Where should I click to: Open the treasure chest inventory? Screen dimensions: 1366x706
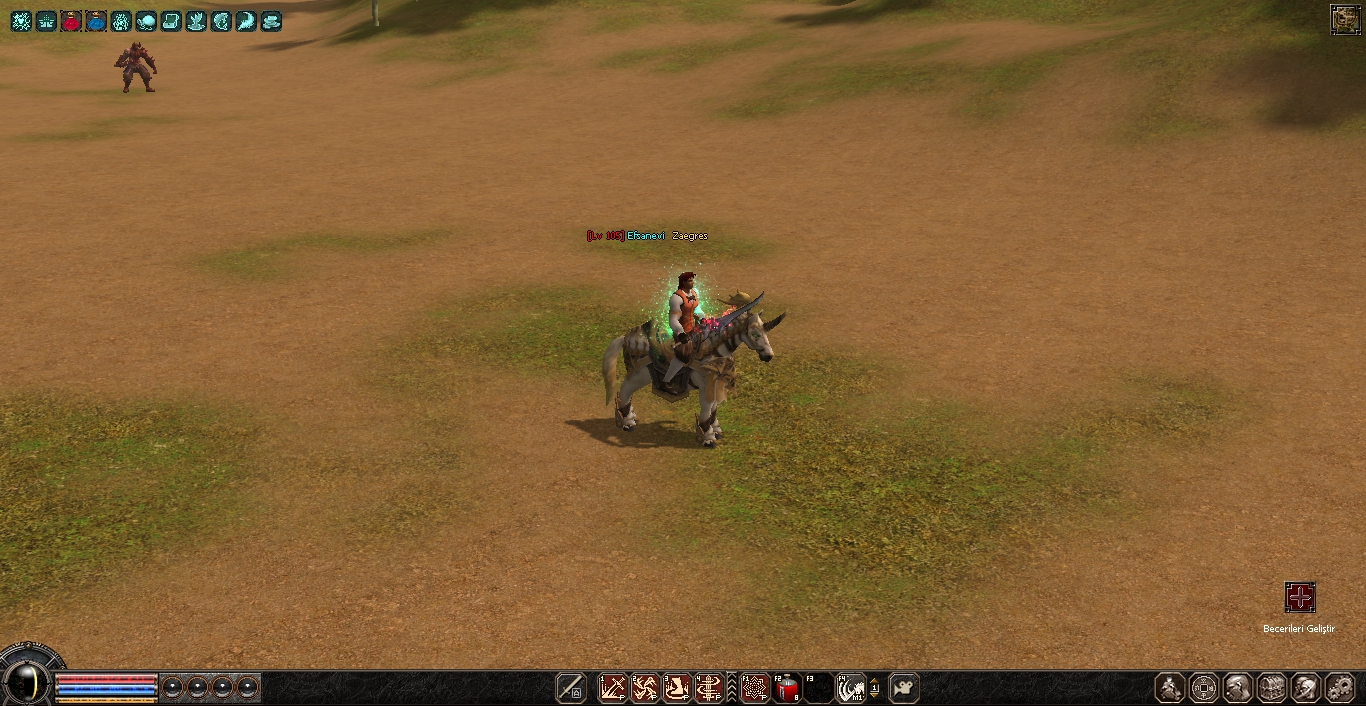click(1272, 688)
